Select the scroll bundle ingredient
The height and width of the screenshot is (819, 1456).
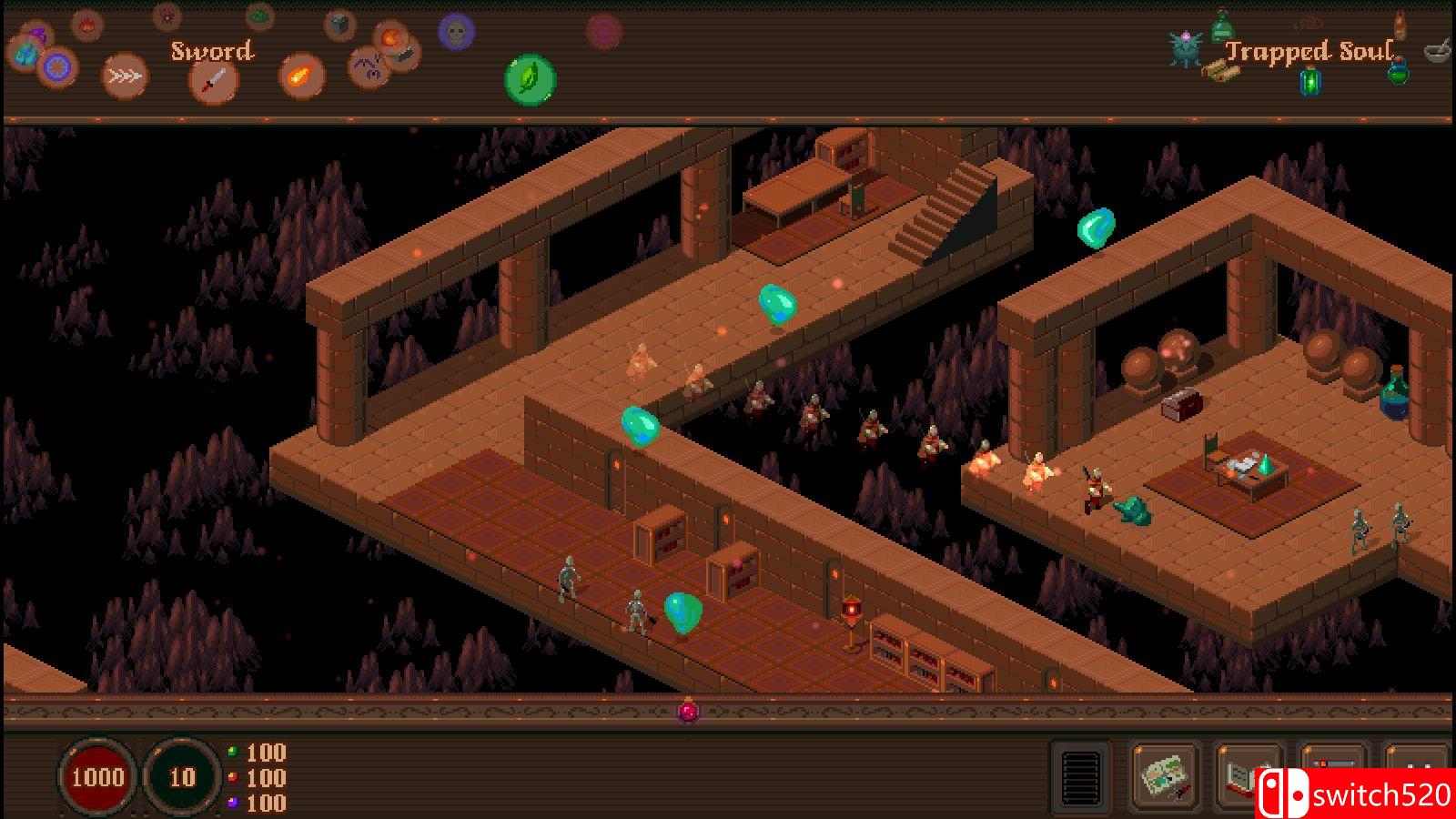(1221, 71)
